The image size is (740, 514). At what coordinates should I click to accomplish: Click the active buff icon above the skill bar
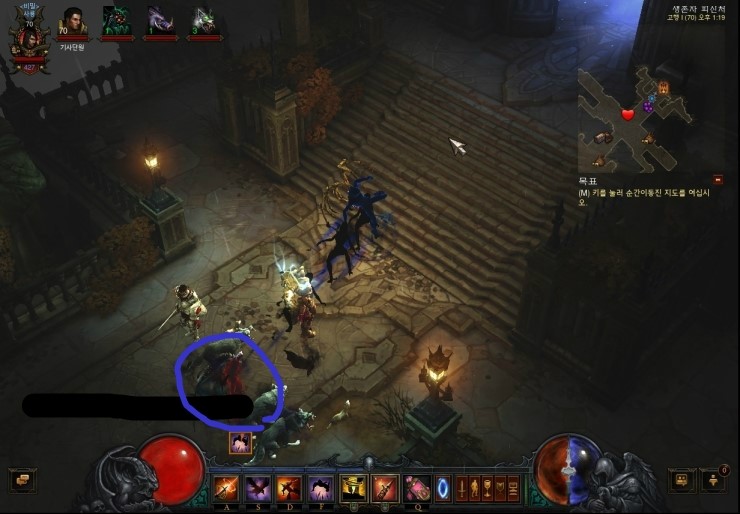coord(240,443)
